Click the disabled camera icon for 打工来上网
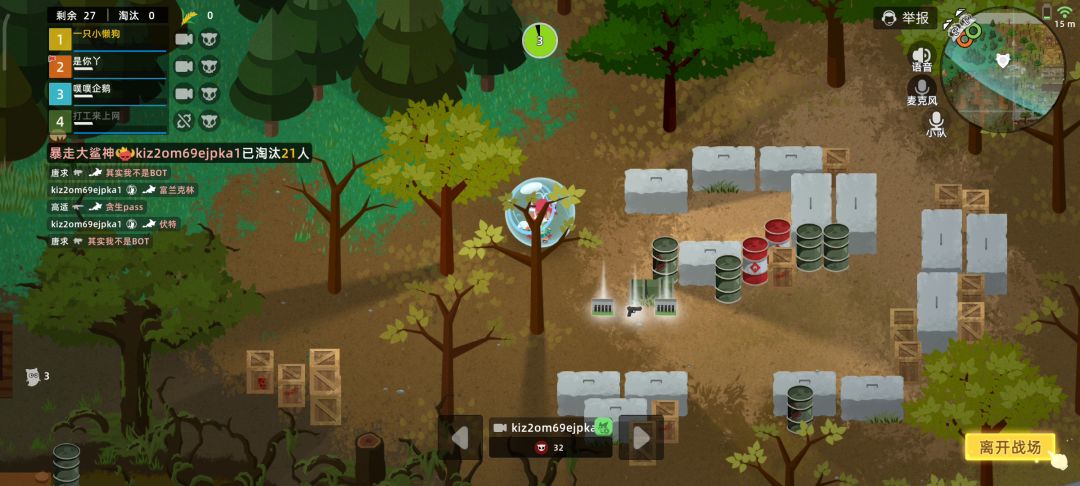Screen dimensions: 1080x486 tap(184, 120)
